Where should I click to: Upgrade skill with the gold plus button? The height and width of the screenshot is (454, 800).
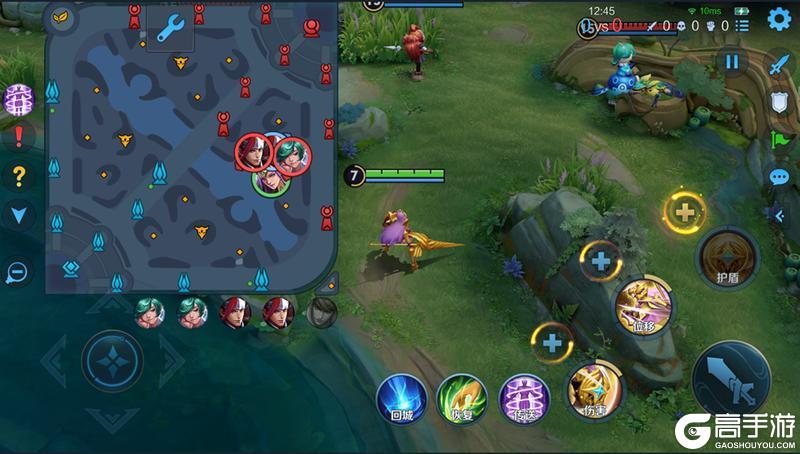point(685,212)
